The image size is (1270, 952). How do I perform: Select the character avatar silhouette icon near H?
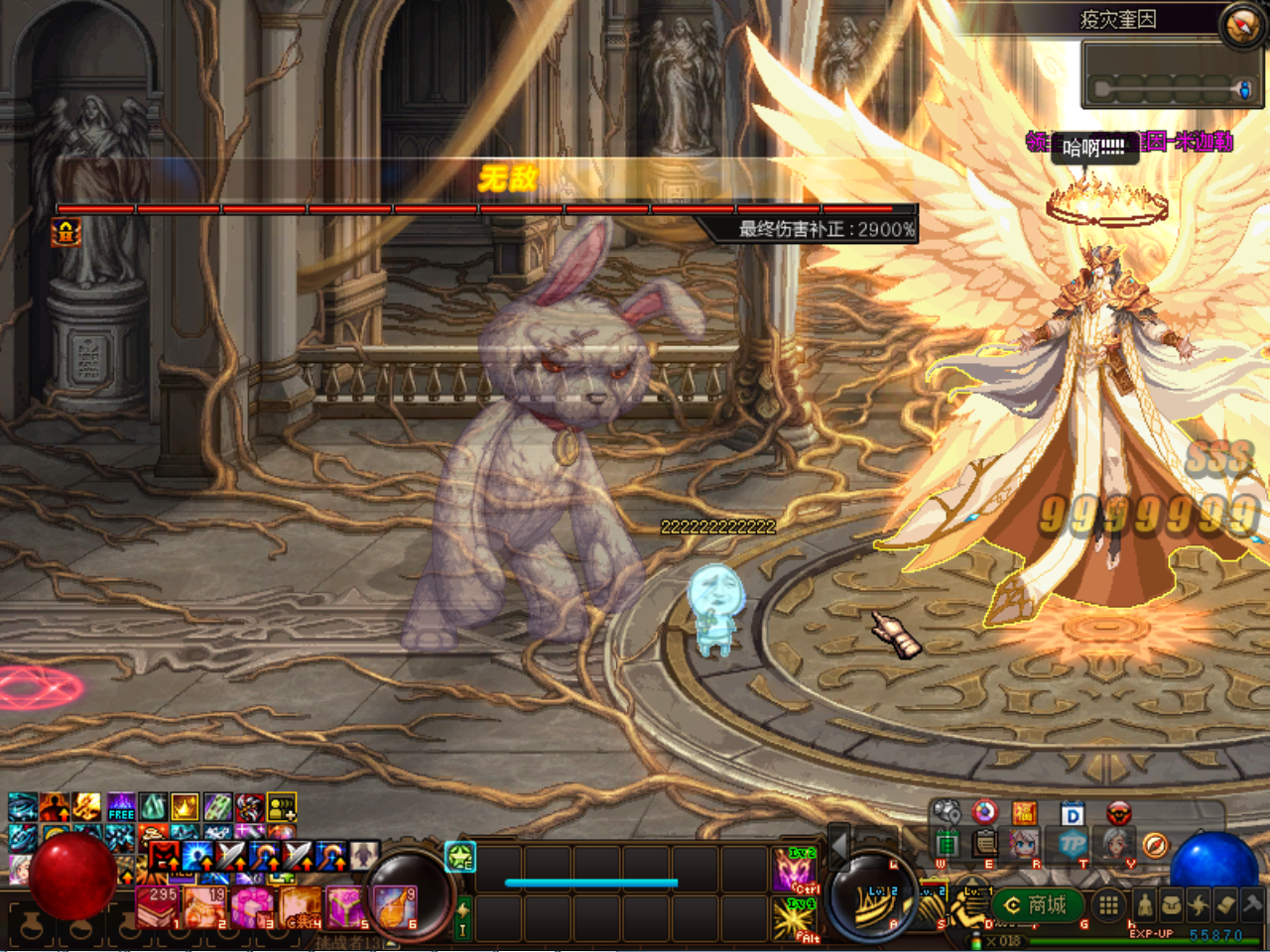[1146, 905]
